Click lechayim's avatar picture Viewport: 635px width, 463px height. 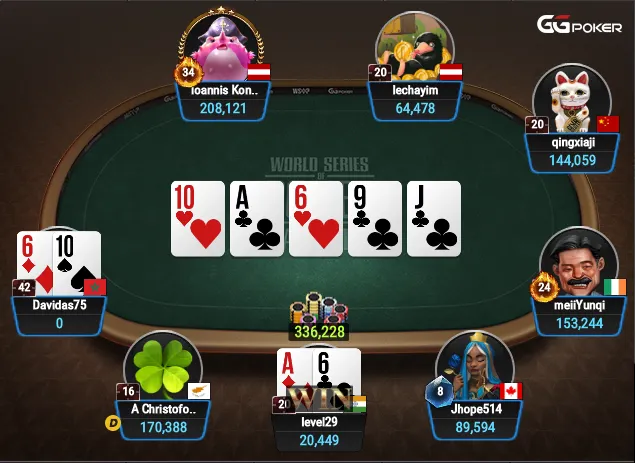(415, 50)
